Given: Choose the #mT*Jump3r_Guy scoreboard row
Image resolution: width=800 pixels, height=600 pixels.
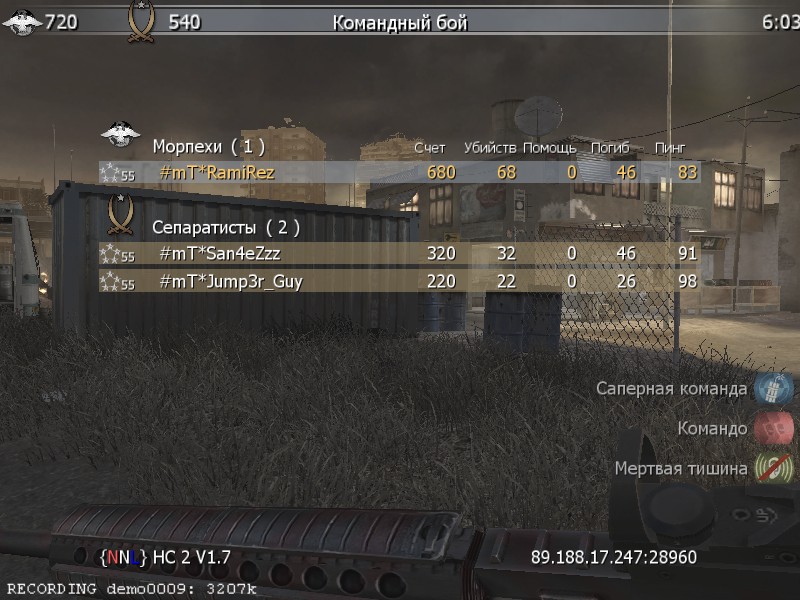Looking at the screenshot, I should coord(400,282).
